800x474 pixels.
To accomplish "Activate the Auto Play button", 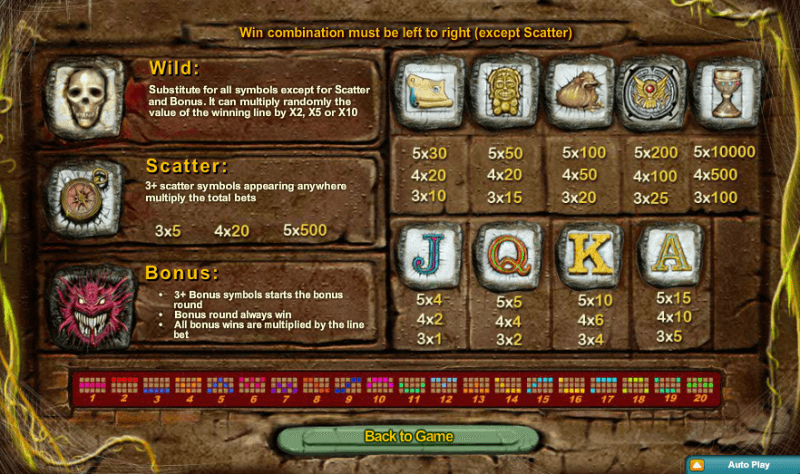I will coord(741,465).
